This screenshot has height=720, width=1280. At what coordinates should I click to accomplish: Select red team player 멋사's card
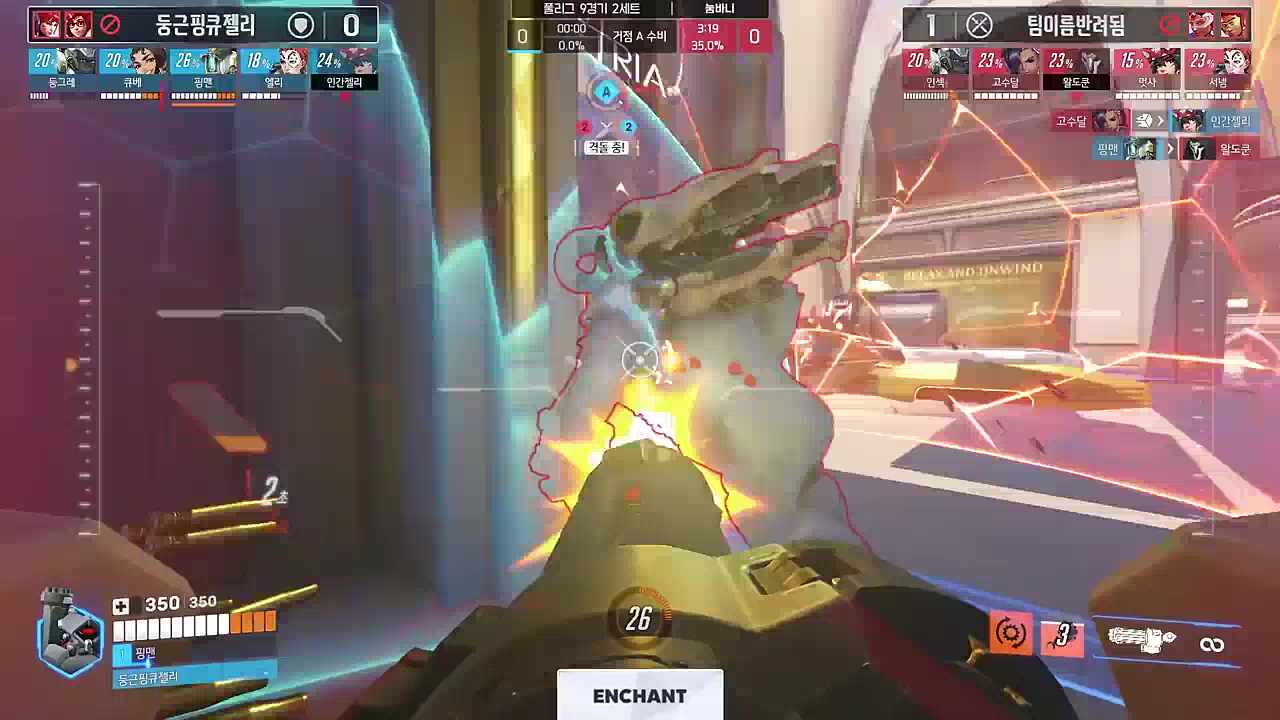[x=1146, y=69]
